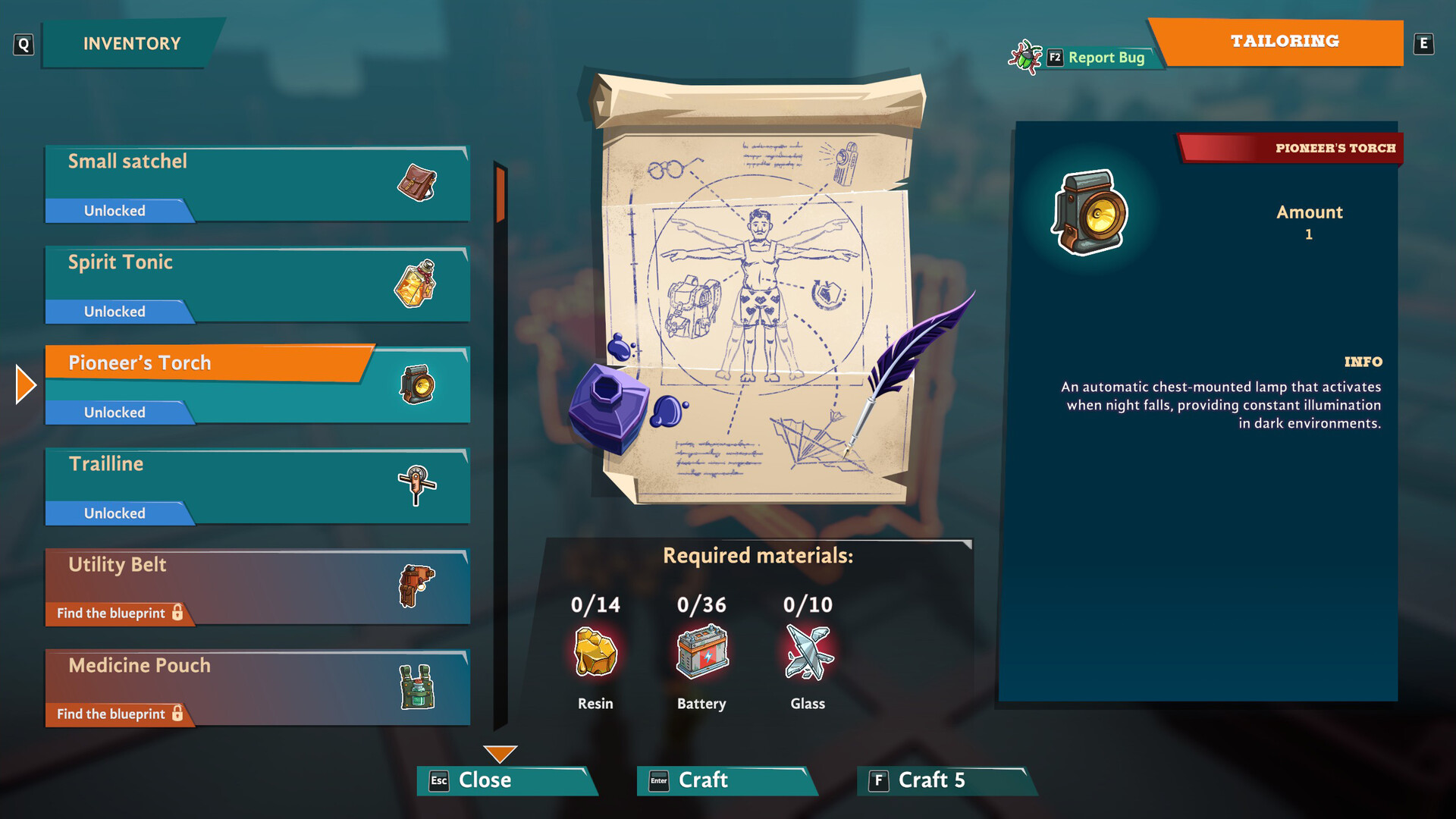Pick the Trailline recipe
The image size is (1456, 819).
(x=256, y=486)
